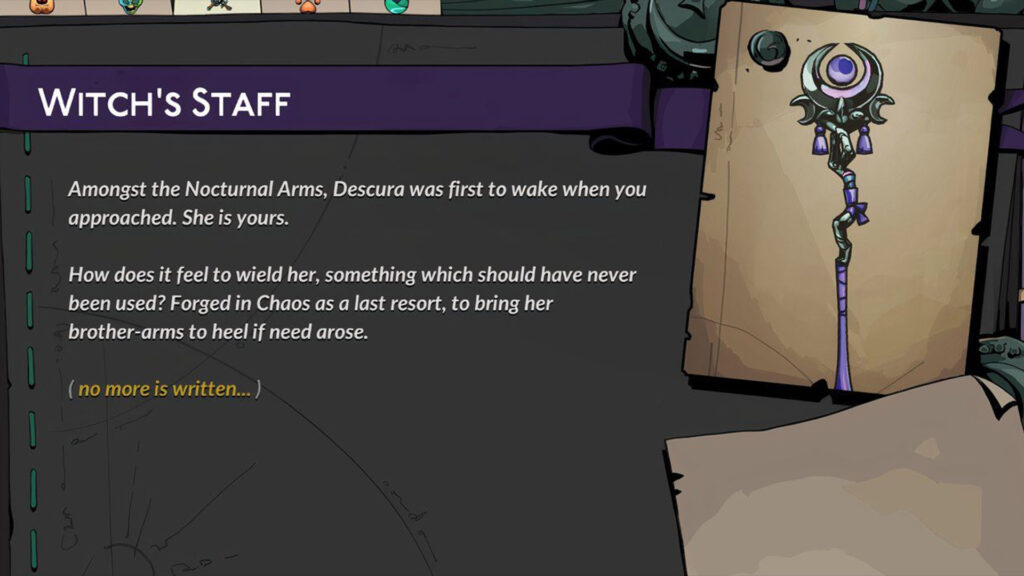Select the green gem codex tab
Viewport: 1024px width, 576px height.
(395, 5)
